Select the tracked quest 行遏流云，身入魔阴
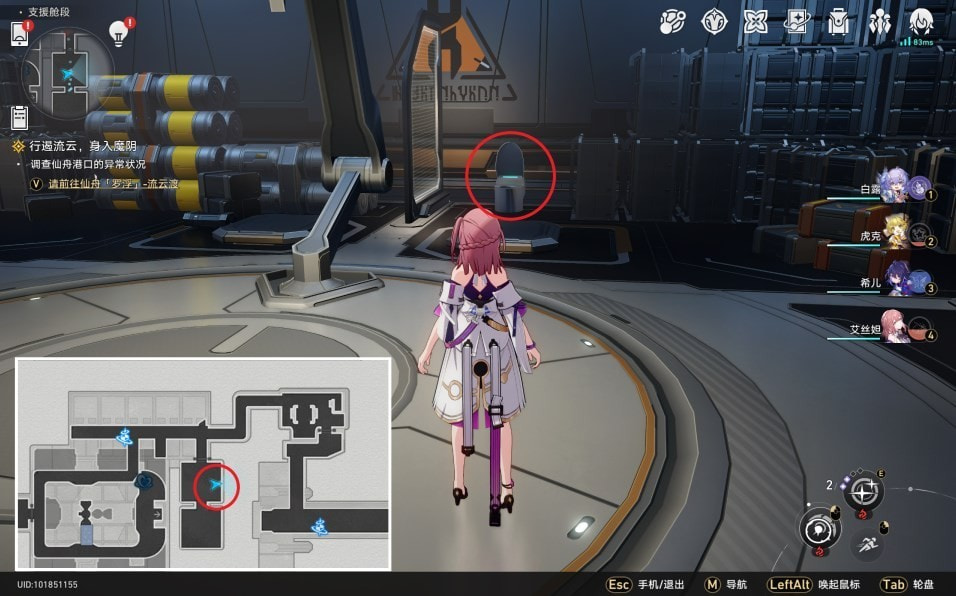Screen dimensions: 956x596 (70, 146)
